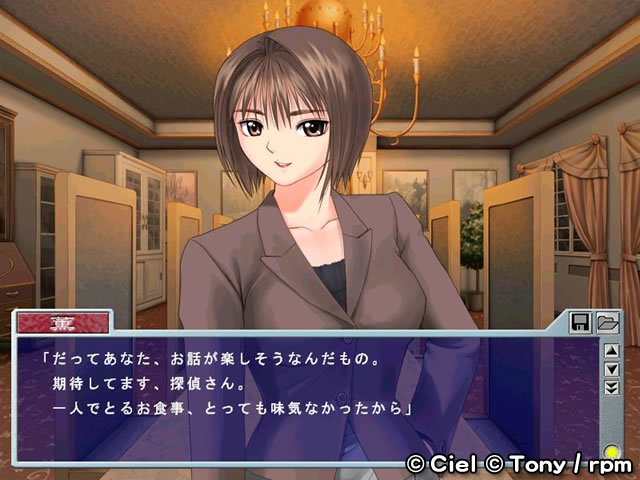Save the game with the floppy disk icon

[x=581, y=322]
